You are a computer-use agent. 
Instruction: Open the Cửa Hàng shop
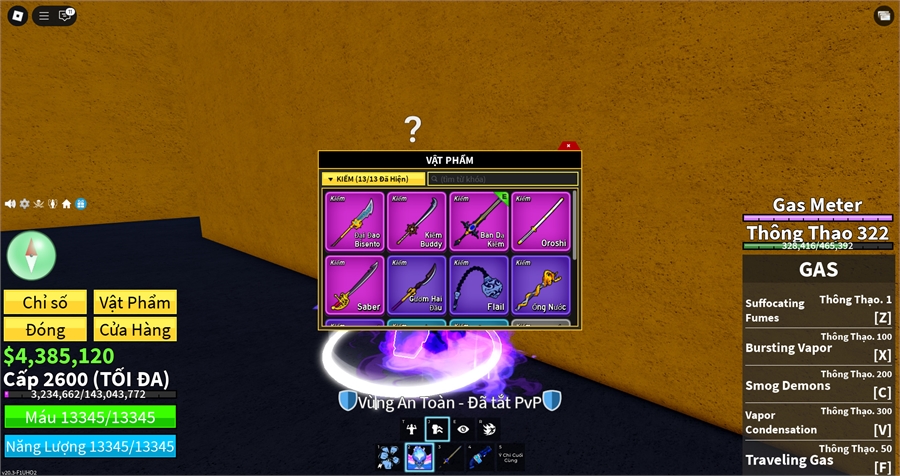point(135,329)
